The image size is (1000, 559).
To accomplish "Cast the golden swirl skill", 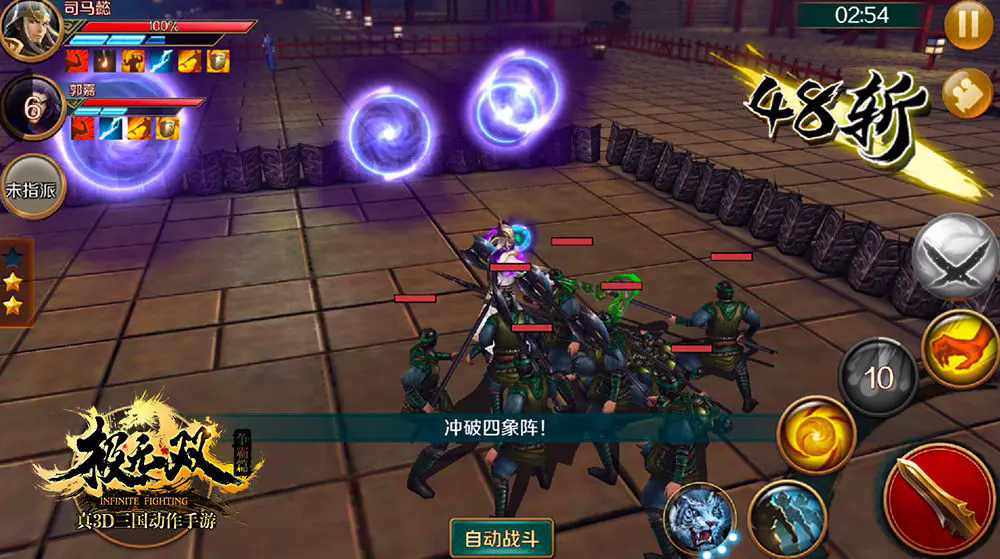I will point(816,435).
